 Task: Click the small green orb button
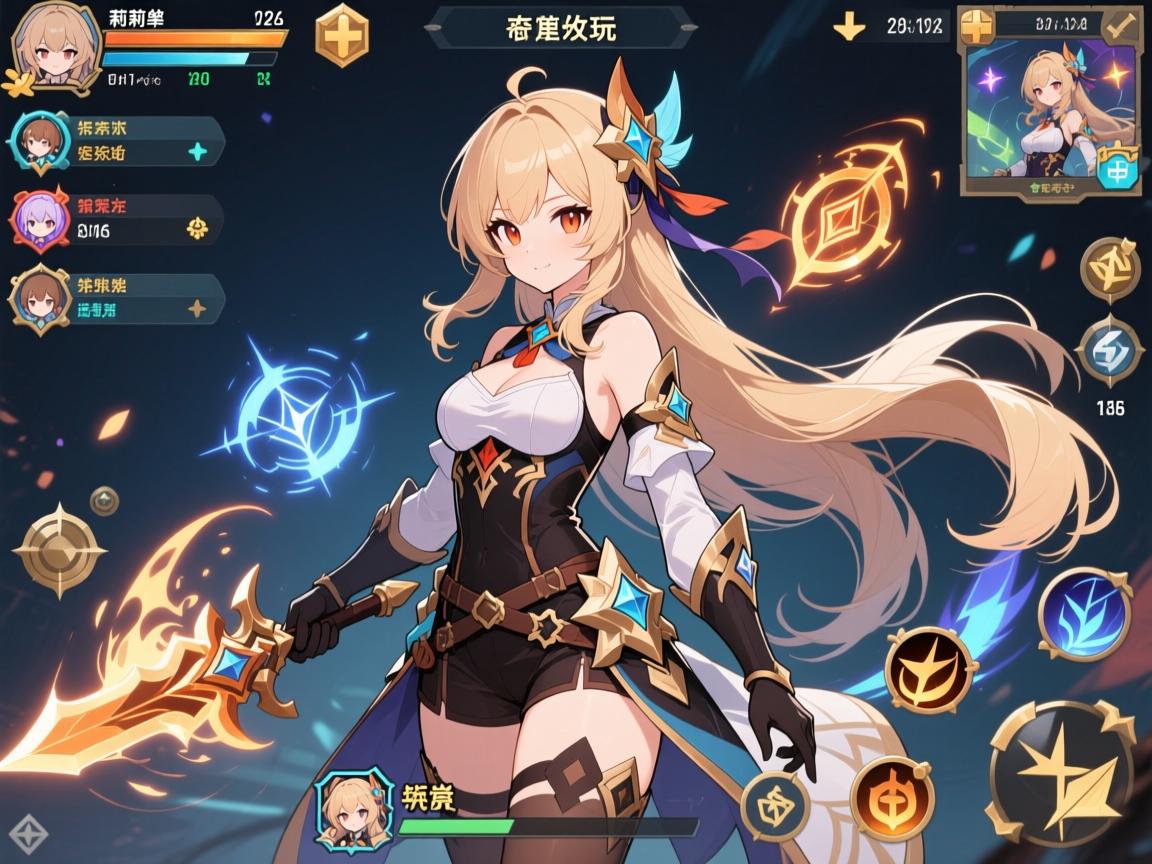click(104, 500)
